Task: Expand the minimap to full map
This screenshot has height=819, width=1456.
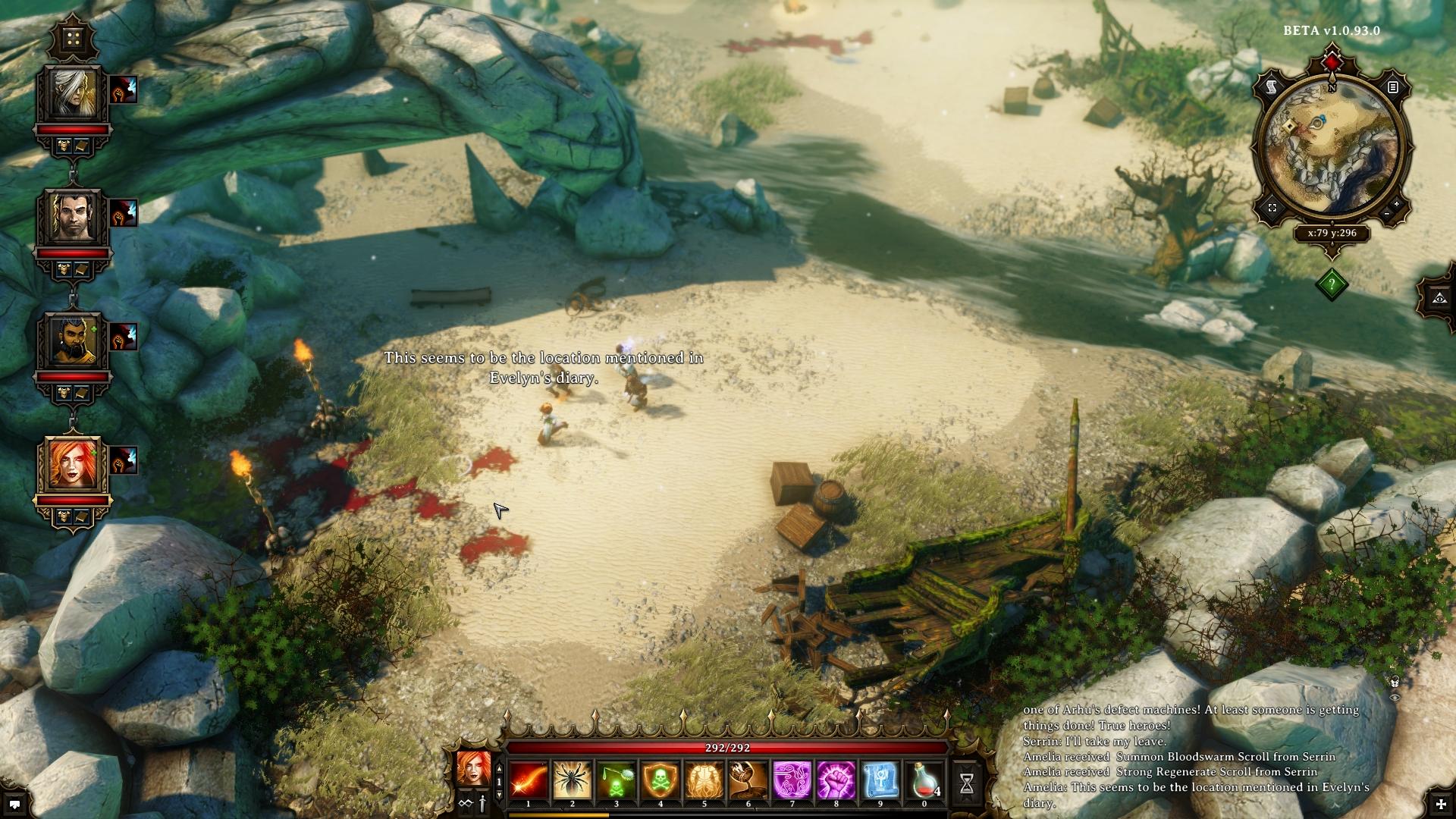Action: (1272, 208)
